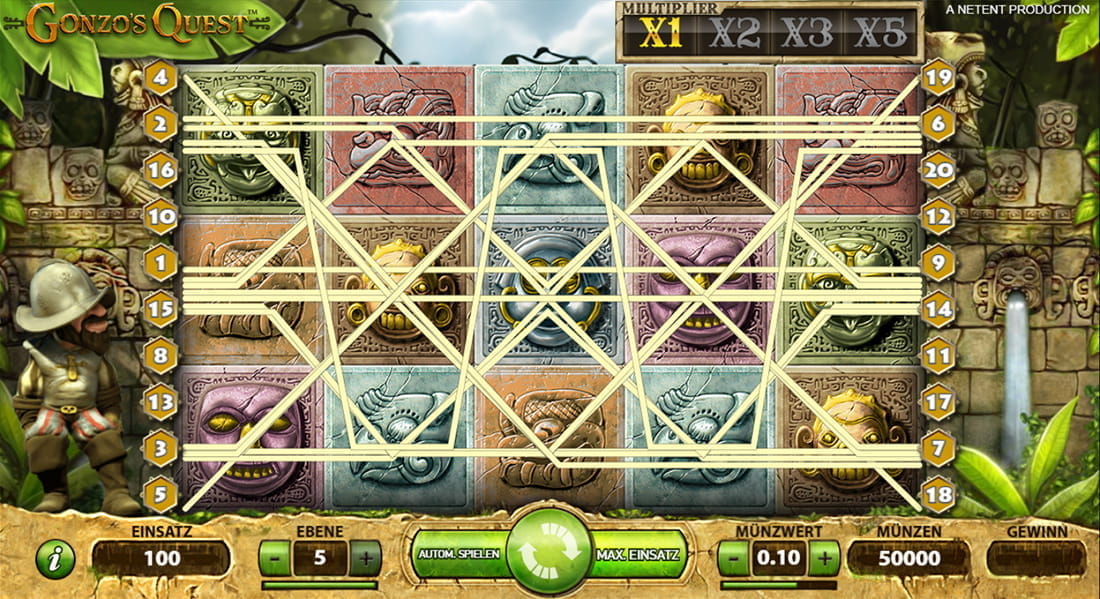Highlight payline number 1
This screenshot has width=1100, height=599.
(160, 263)
